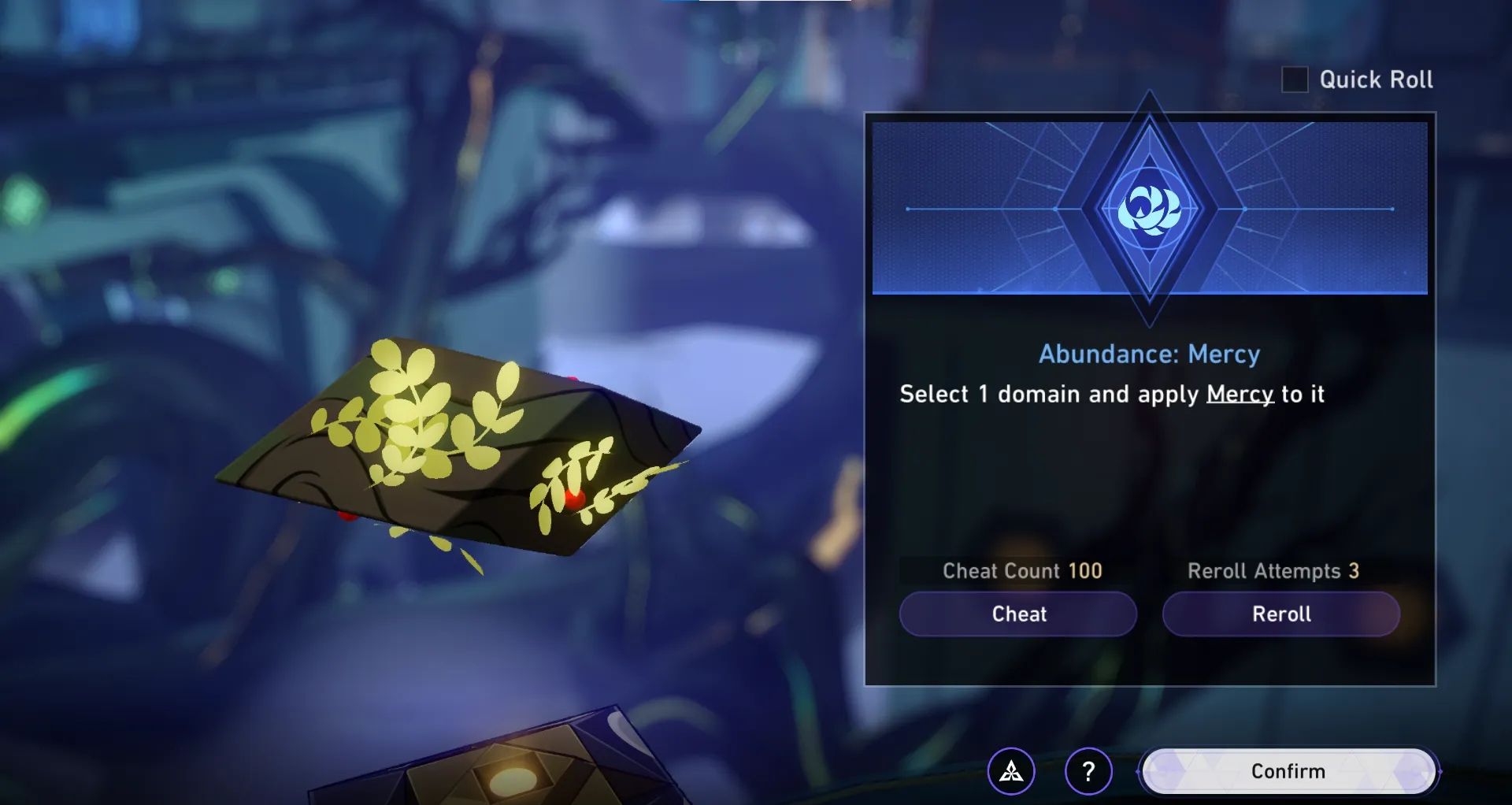The height and width of the screenshot is (805, 1512).
Task: Click the triangle emblem icon button
Action: [1011, 771]
